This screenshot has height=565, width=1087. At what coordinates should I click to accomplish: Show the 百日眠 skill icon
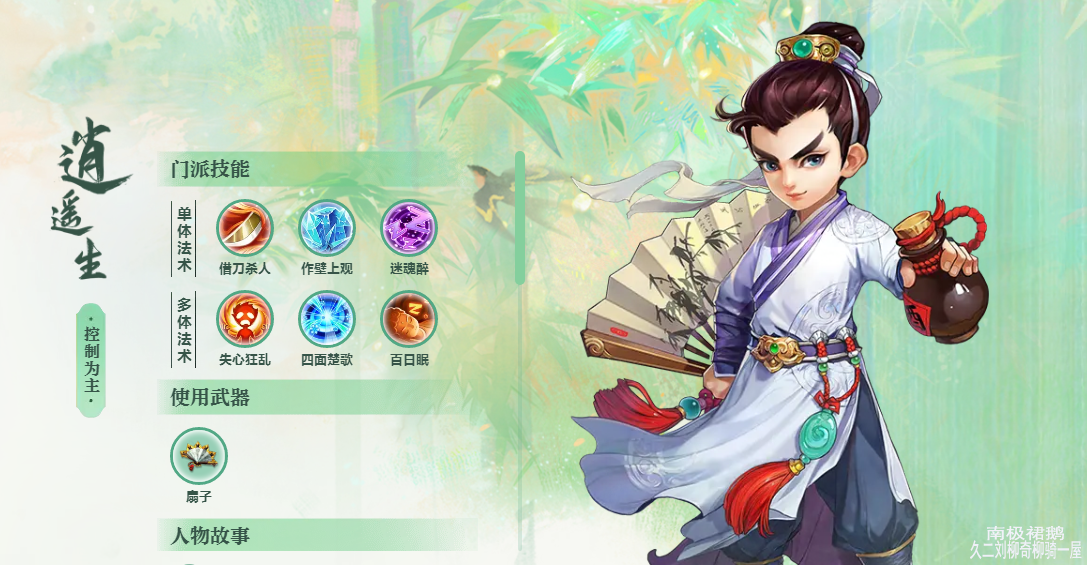[x=409, y=319]
